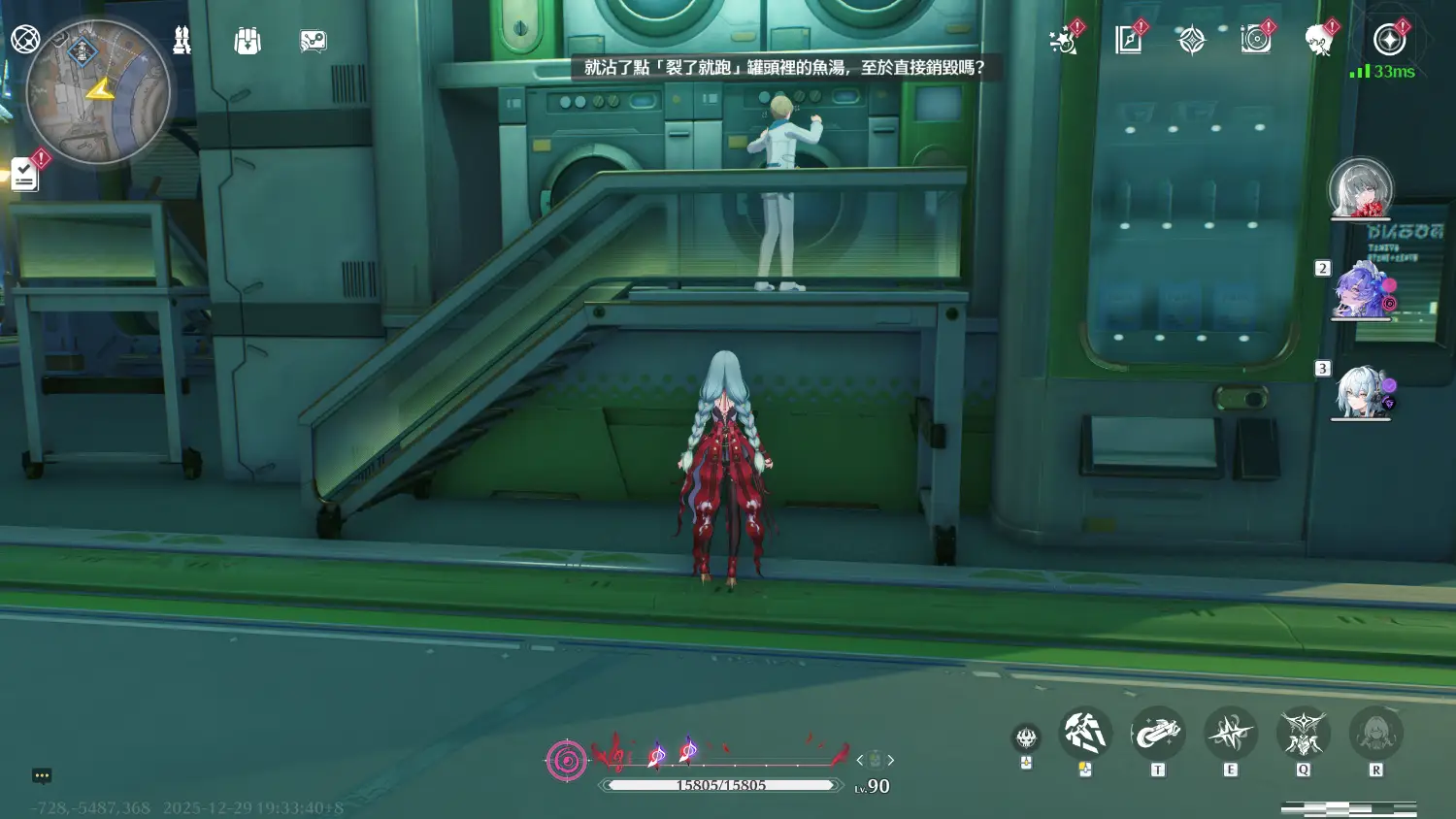
Task: Open the globe icon beside the minimap
Action: [x=25, y=40]
